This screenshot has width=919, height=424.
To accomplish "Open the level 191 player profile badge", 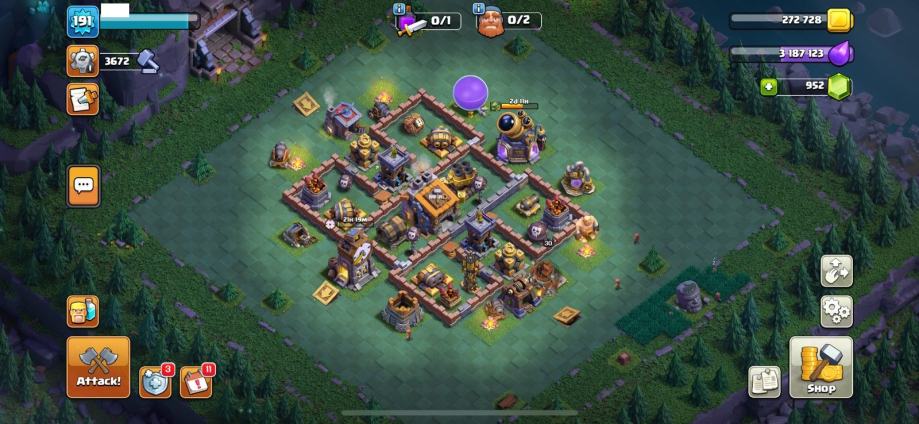I will 81,21.
